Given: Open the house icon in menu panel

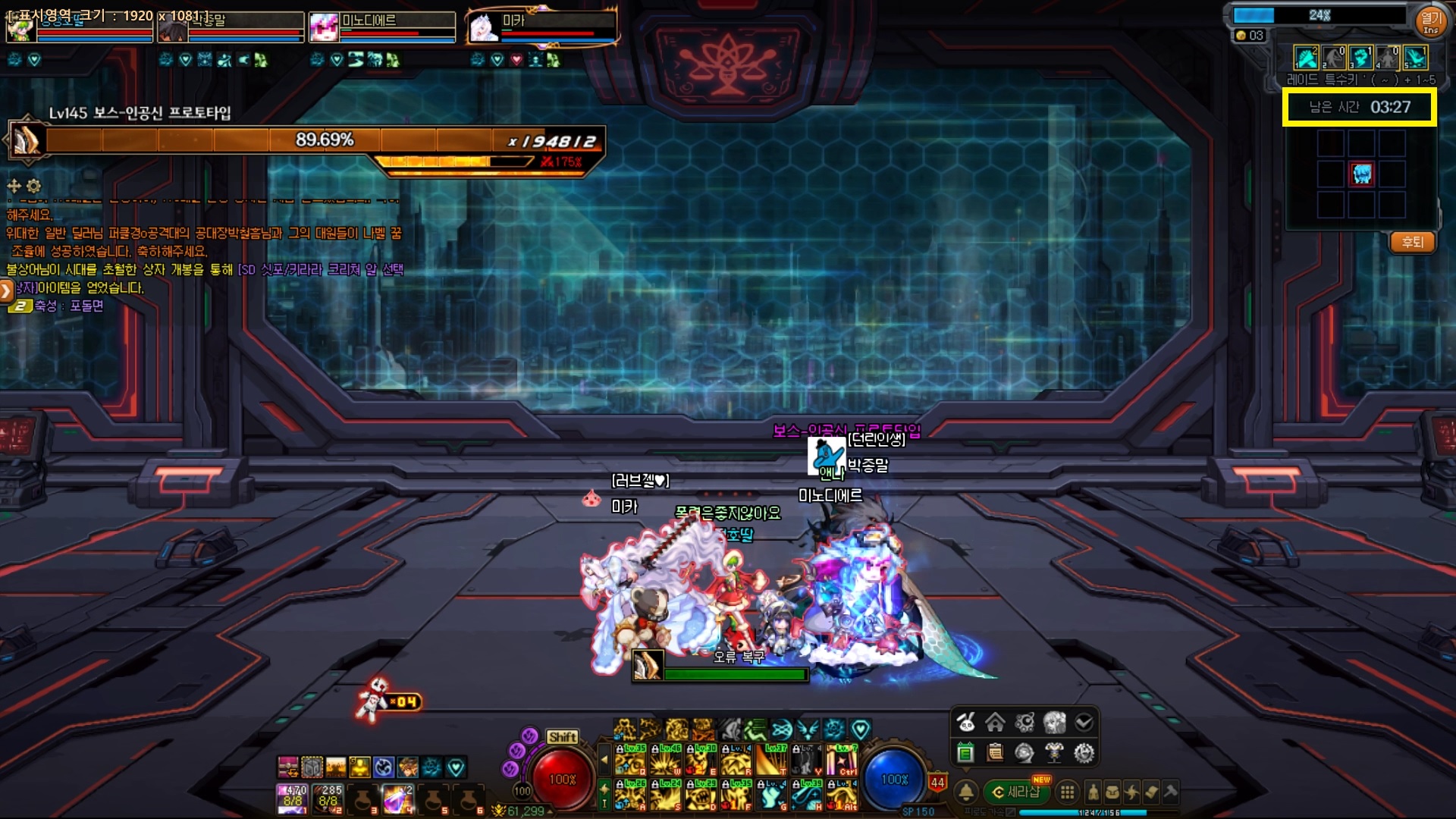Looking at the screenshot, I should (995, 723).
